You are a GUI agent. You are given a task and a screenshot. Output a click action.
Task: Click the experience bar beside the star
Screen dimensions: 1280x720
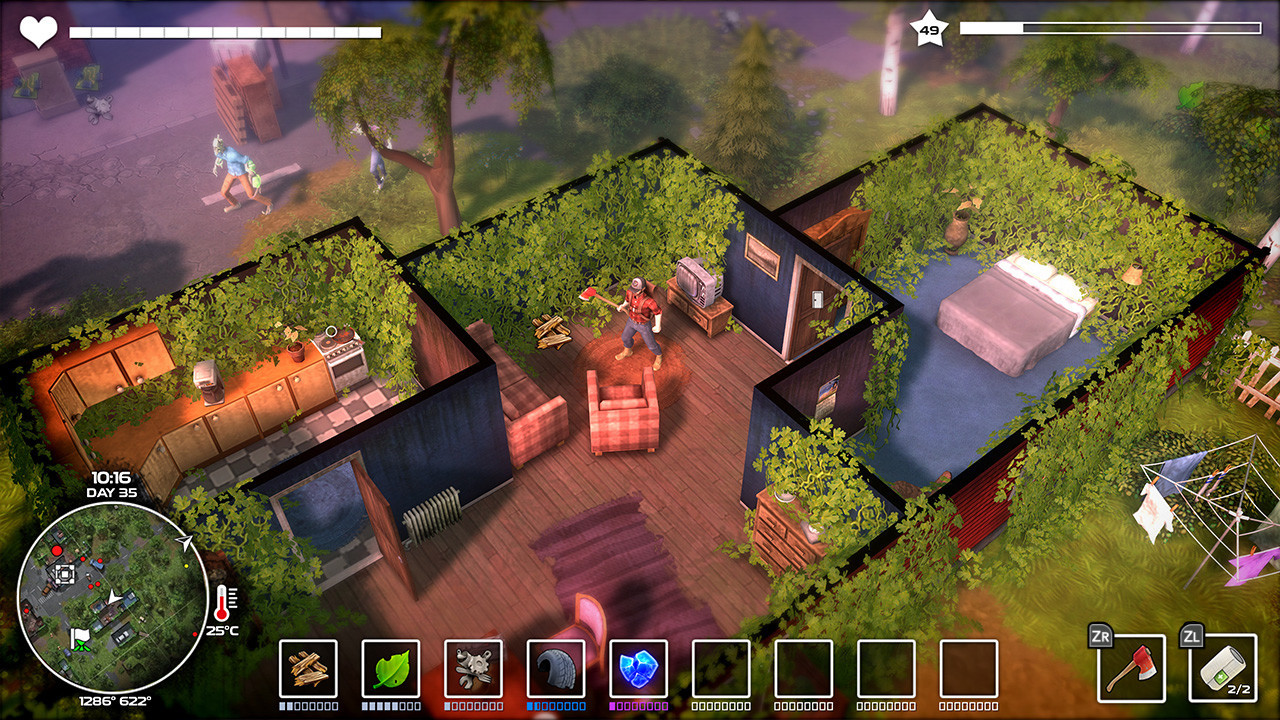coord(1110,29)
